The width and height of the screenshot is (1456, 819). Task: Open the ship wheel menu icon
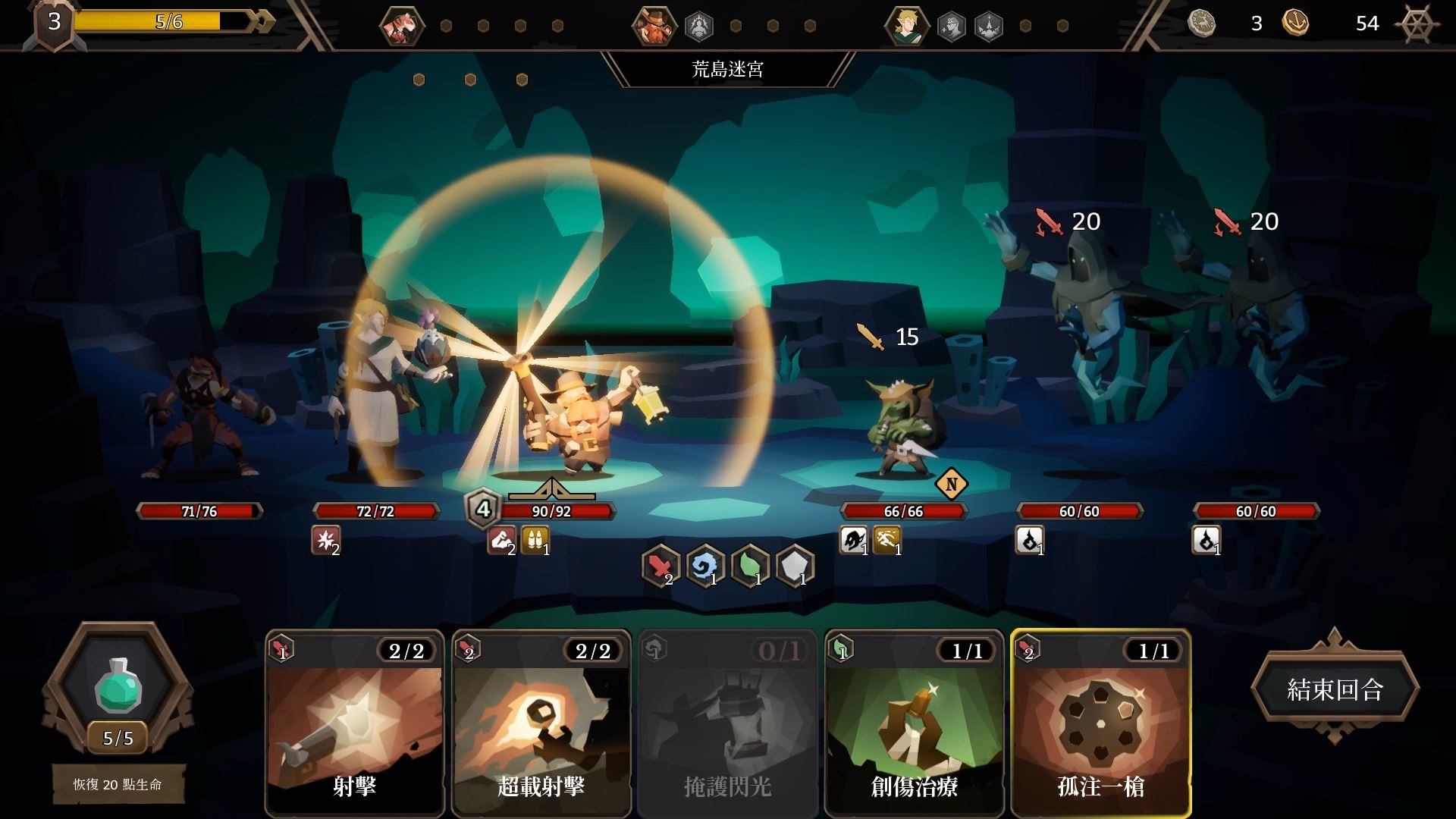(1417, 24)
